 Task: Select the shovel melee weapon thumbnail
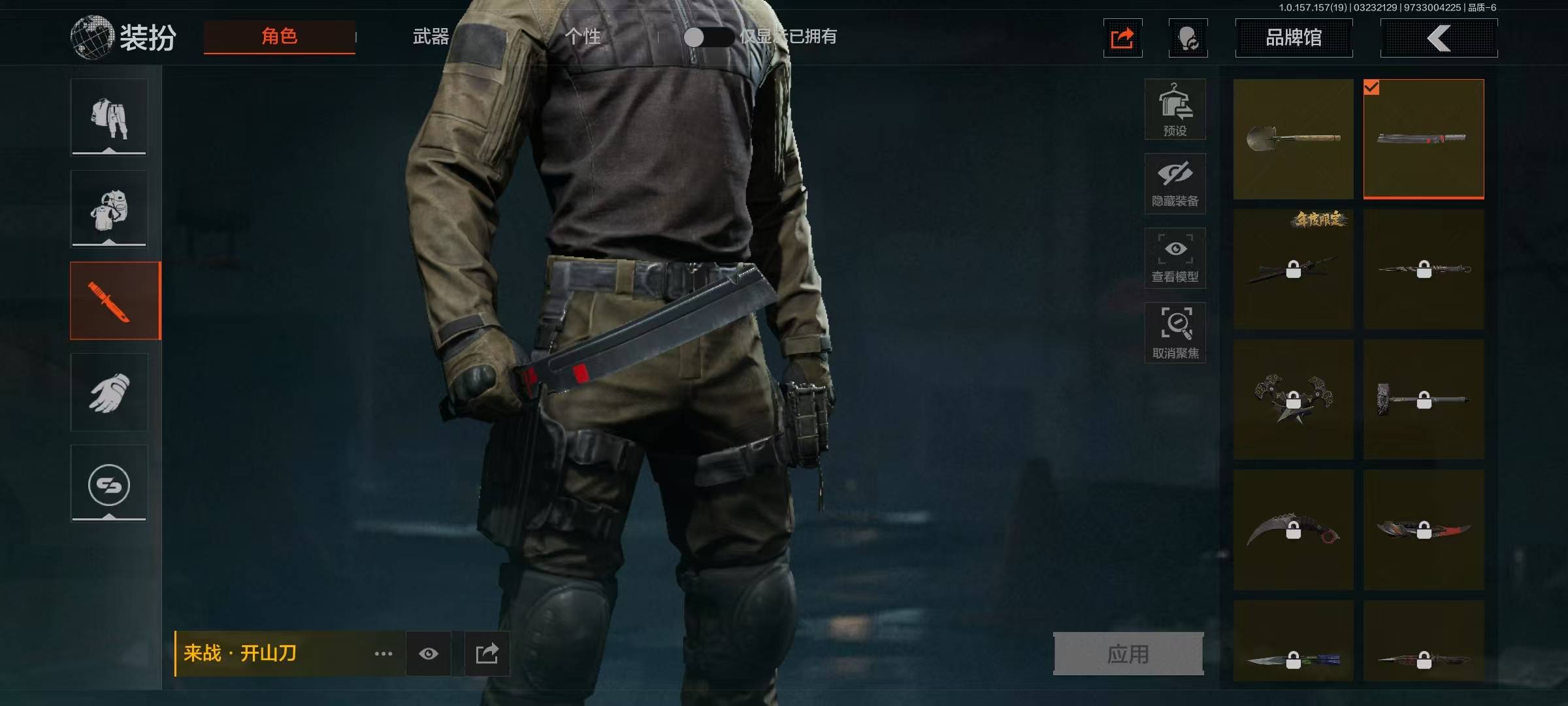(x=1293, y=139)
